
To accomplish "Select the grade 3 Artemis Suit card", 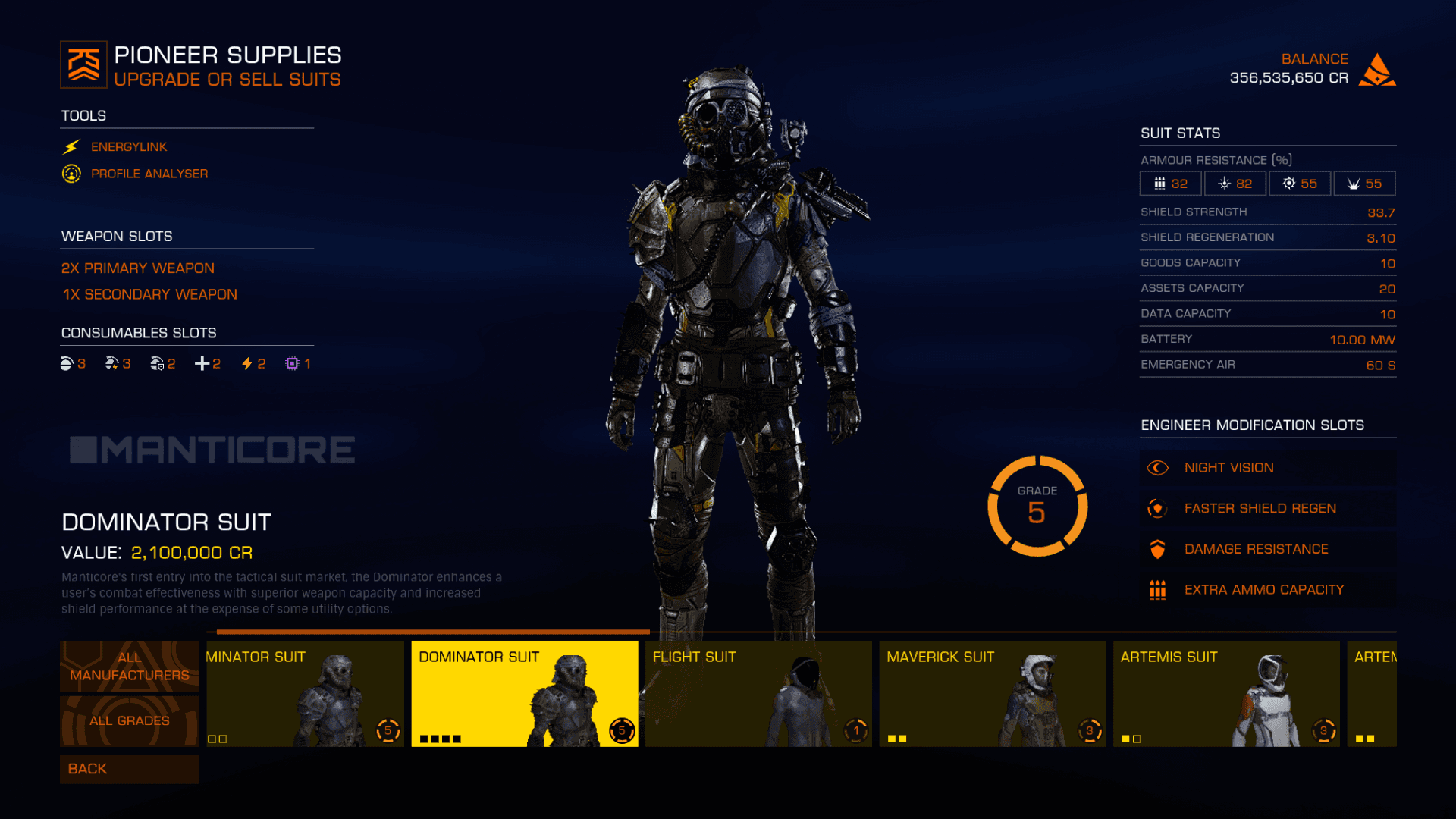I will [1225, 694].
